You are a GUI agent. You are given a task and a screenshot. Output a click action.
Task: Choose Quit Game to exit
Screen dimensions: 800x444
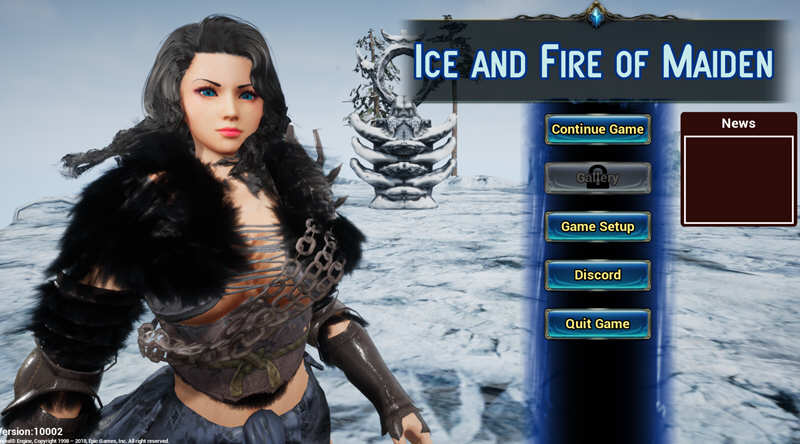click(x=597, y=324)
